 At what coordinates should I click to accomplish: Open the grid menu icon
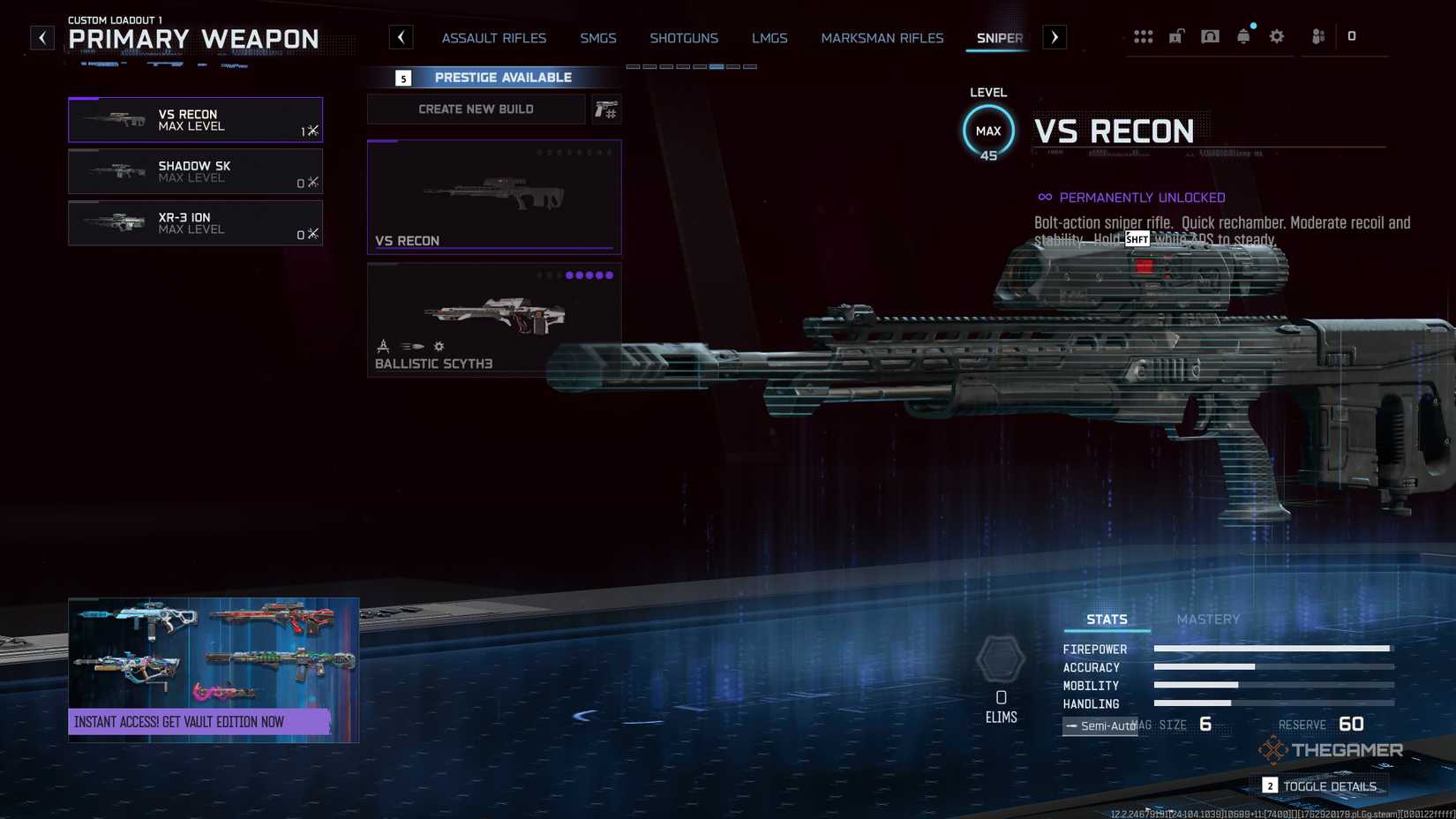(1144, 36)
